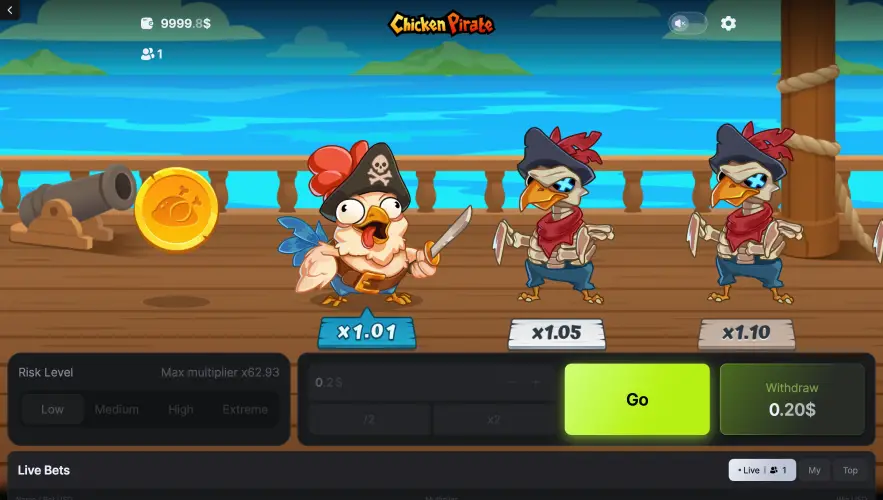Screen dimensions: 883x500
Task: Select the Low risk level
Action: 53,409
